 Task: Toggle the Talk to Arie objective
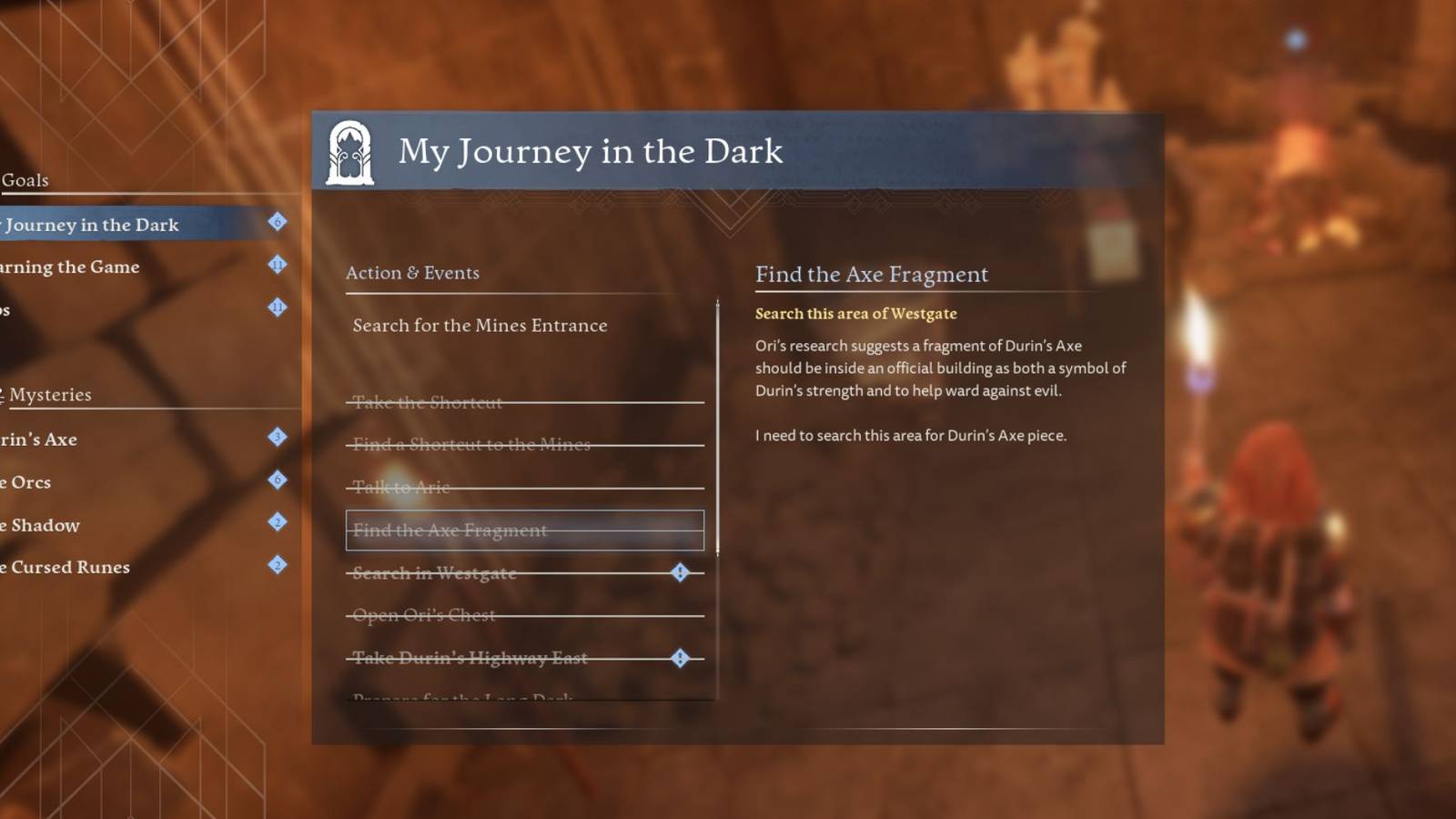[397, 488]
